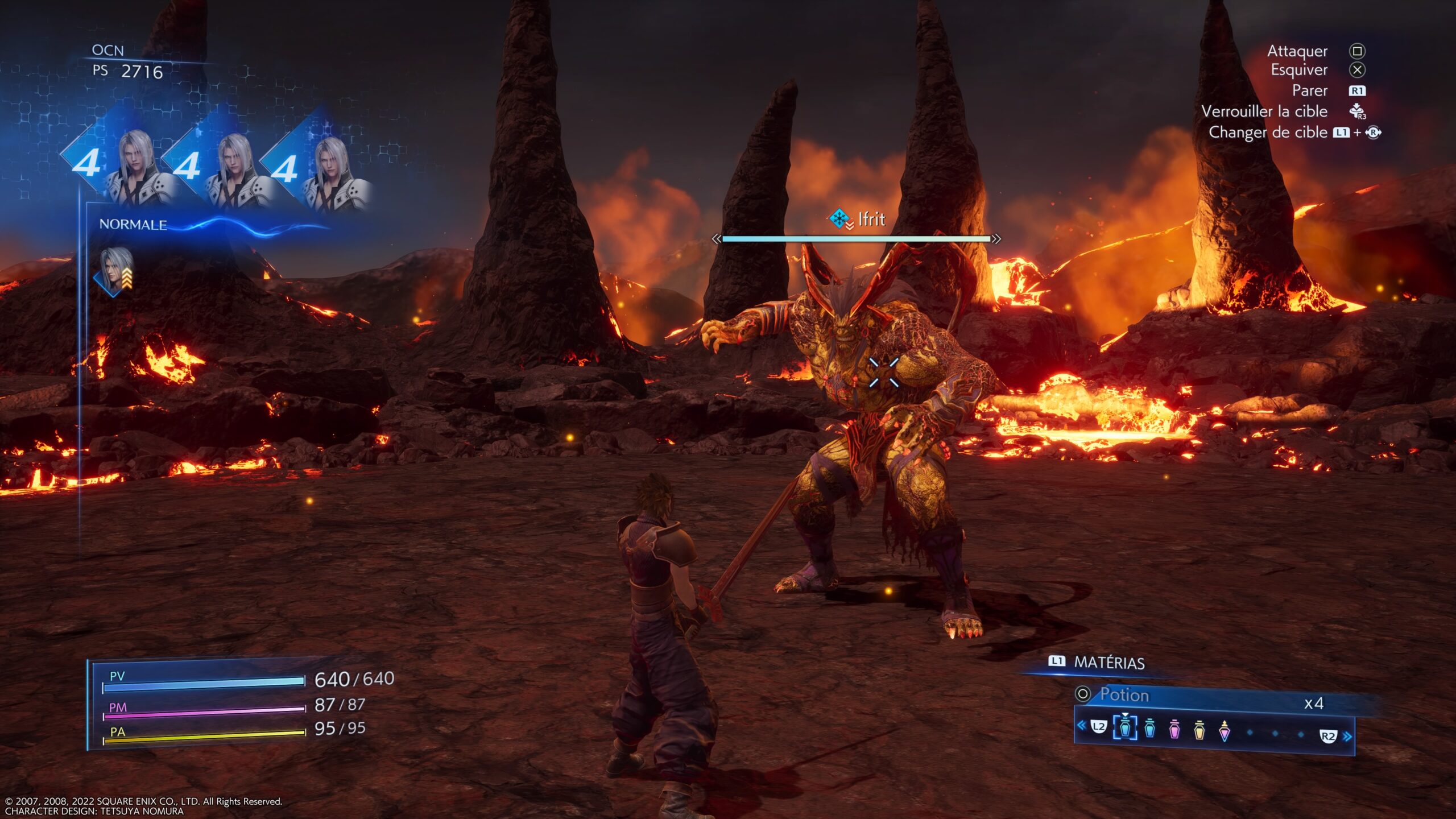Cycle items with the right double-arrow
This screenshot has height=819, width=1456.
tap(1347, 737)
